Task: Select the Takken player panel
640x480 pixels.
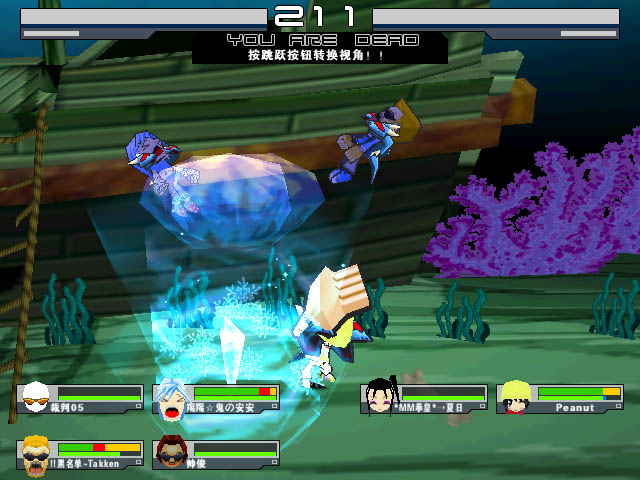Action: click(x=81, y=456)
